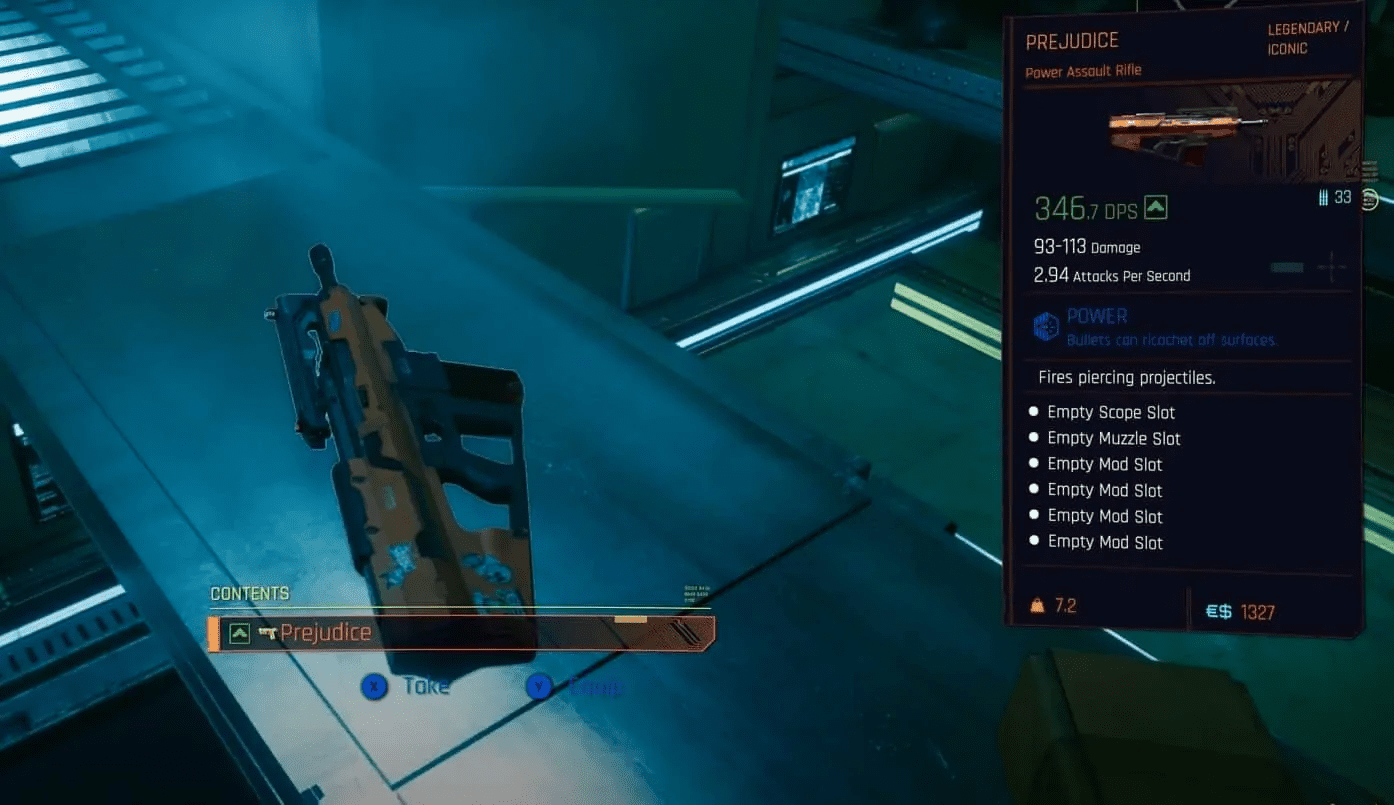This screenshot has width=1394, height=805.
Task: Select the first Empty Mod Slot bullet
Action: (1035, 463)
